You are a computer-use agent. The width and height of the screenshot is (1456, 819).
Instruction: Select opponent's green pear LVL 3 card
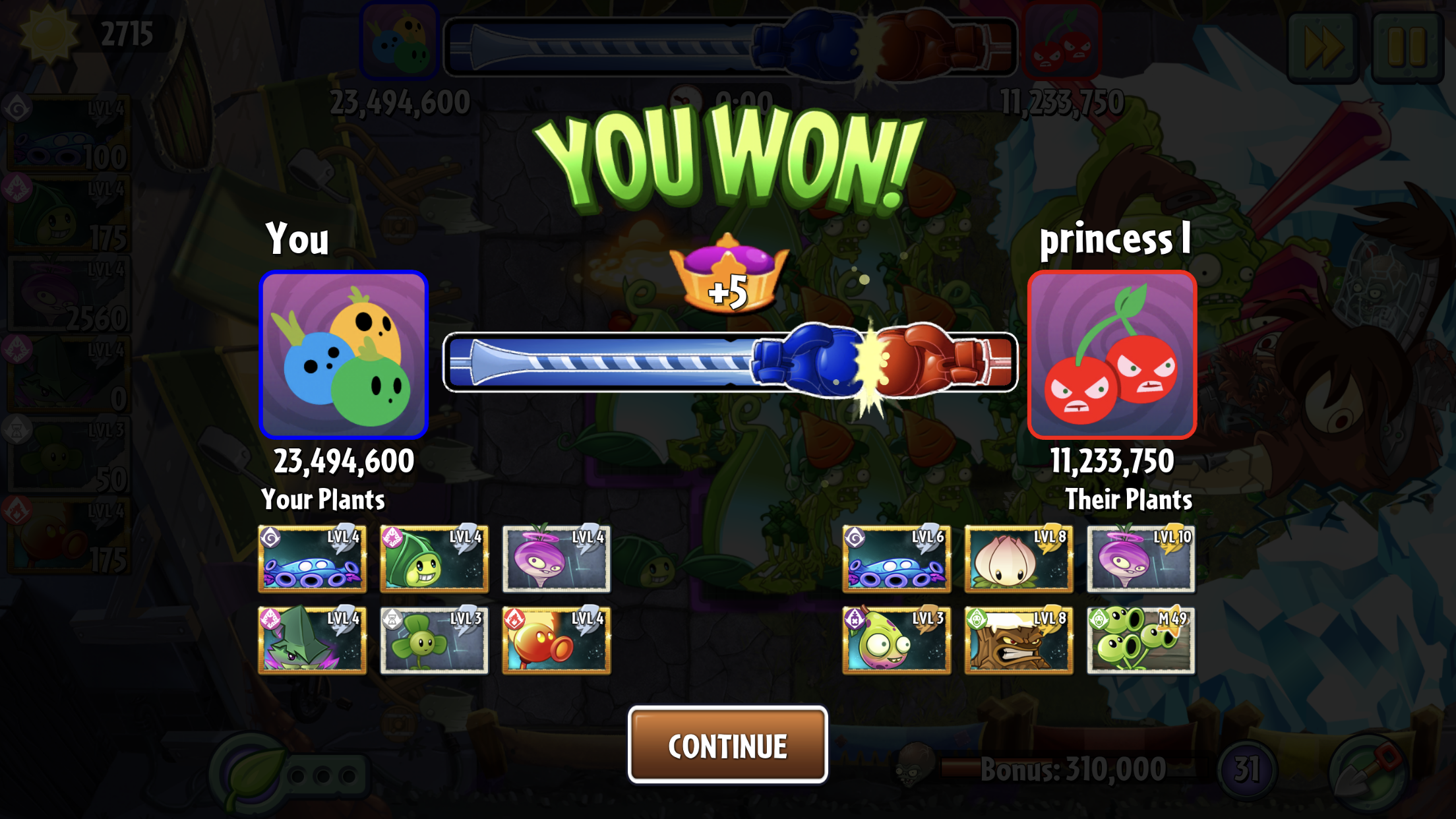click(896, 640)
